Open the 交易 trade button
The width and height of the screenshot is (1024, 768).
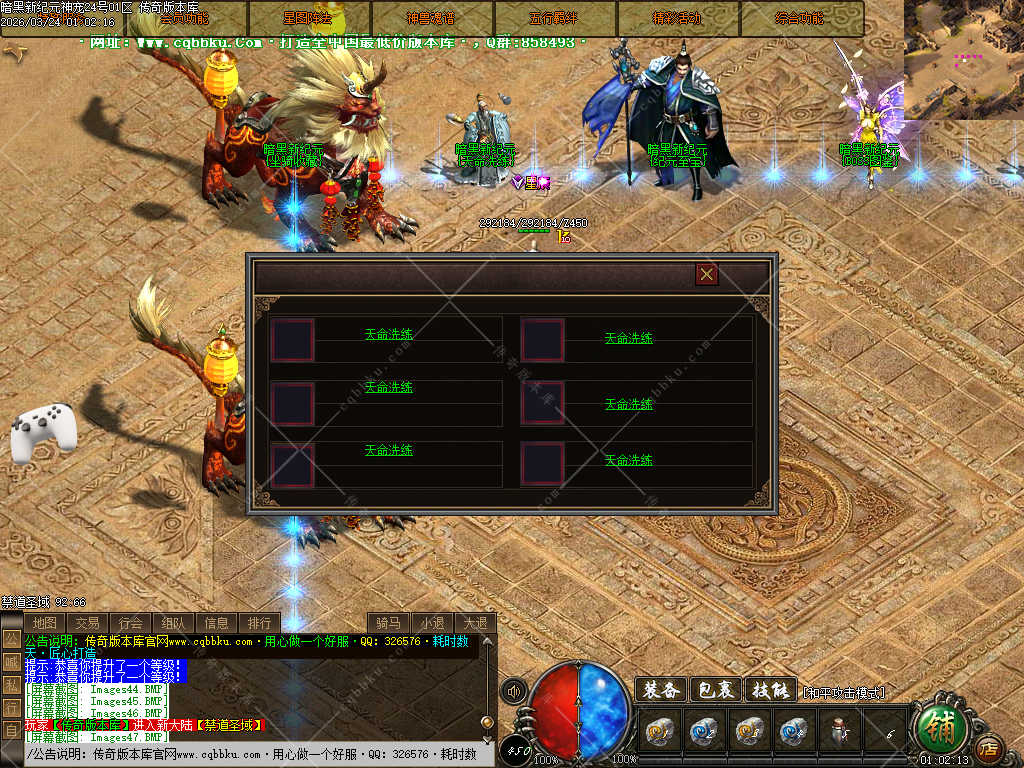point(87,623)
